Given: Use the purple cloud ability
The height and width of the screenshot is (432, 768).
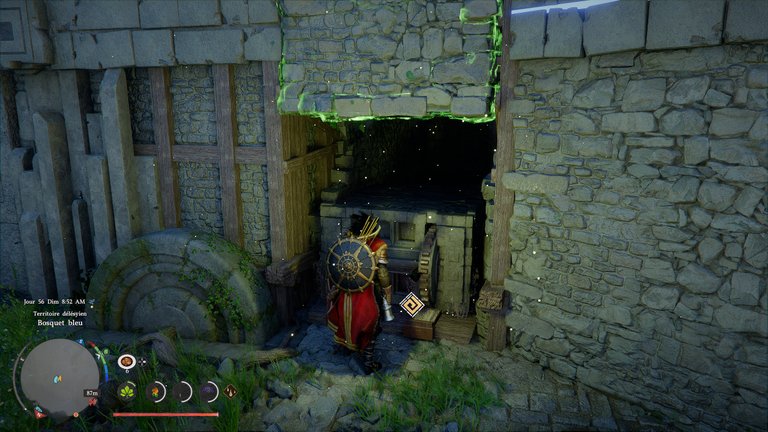Looking at the screenshot, I should (x=208, y=391).
